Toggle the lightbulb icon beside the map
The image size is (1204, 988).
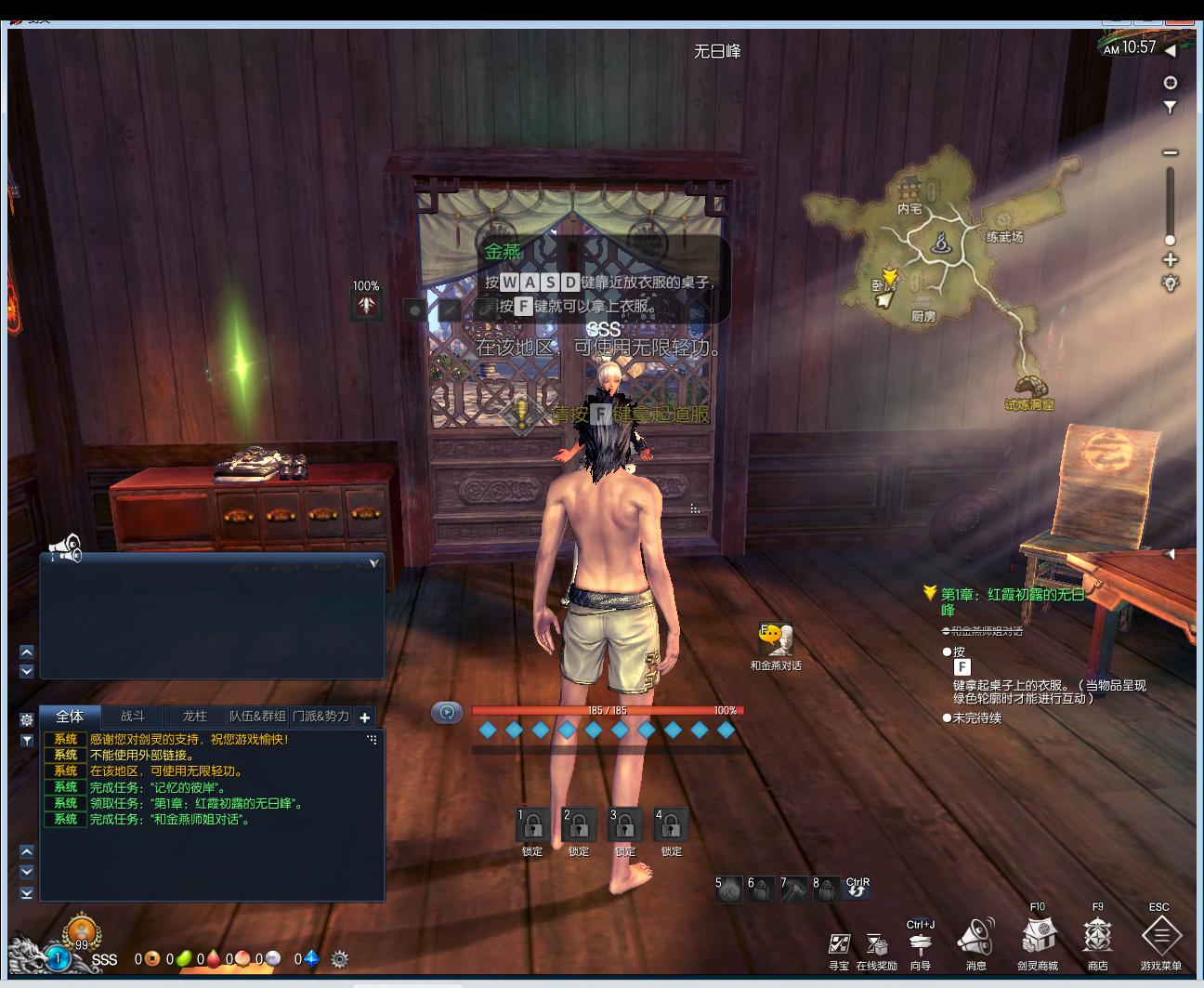[1171, 283]
